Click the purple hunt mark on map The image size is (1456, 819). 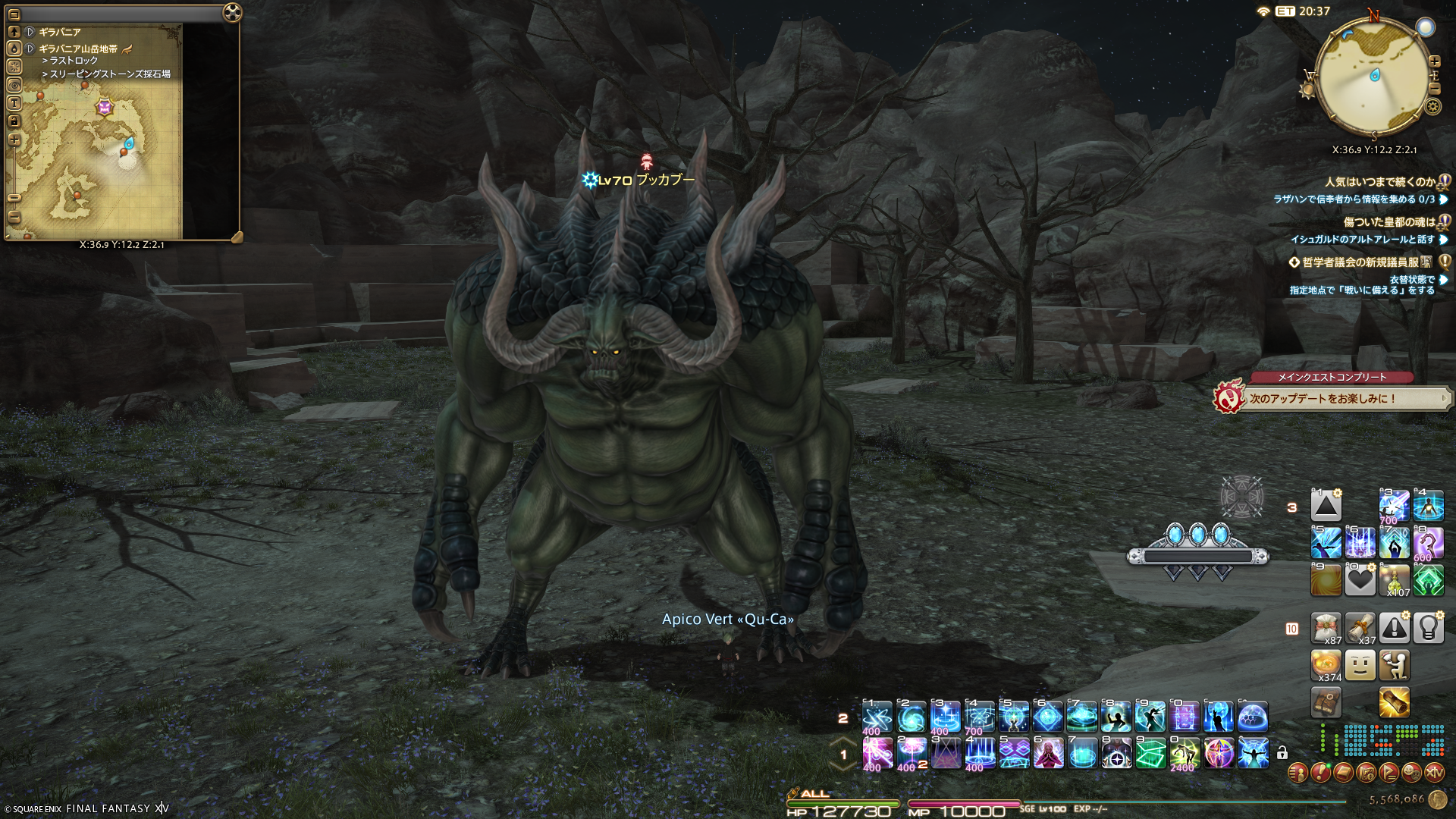(x=104, y=107)
